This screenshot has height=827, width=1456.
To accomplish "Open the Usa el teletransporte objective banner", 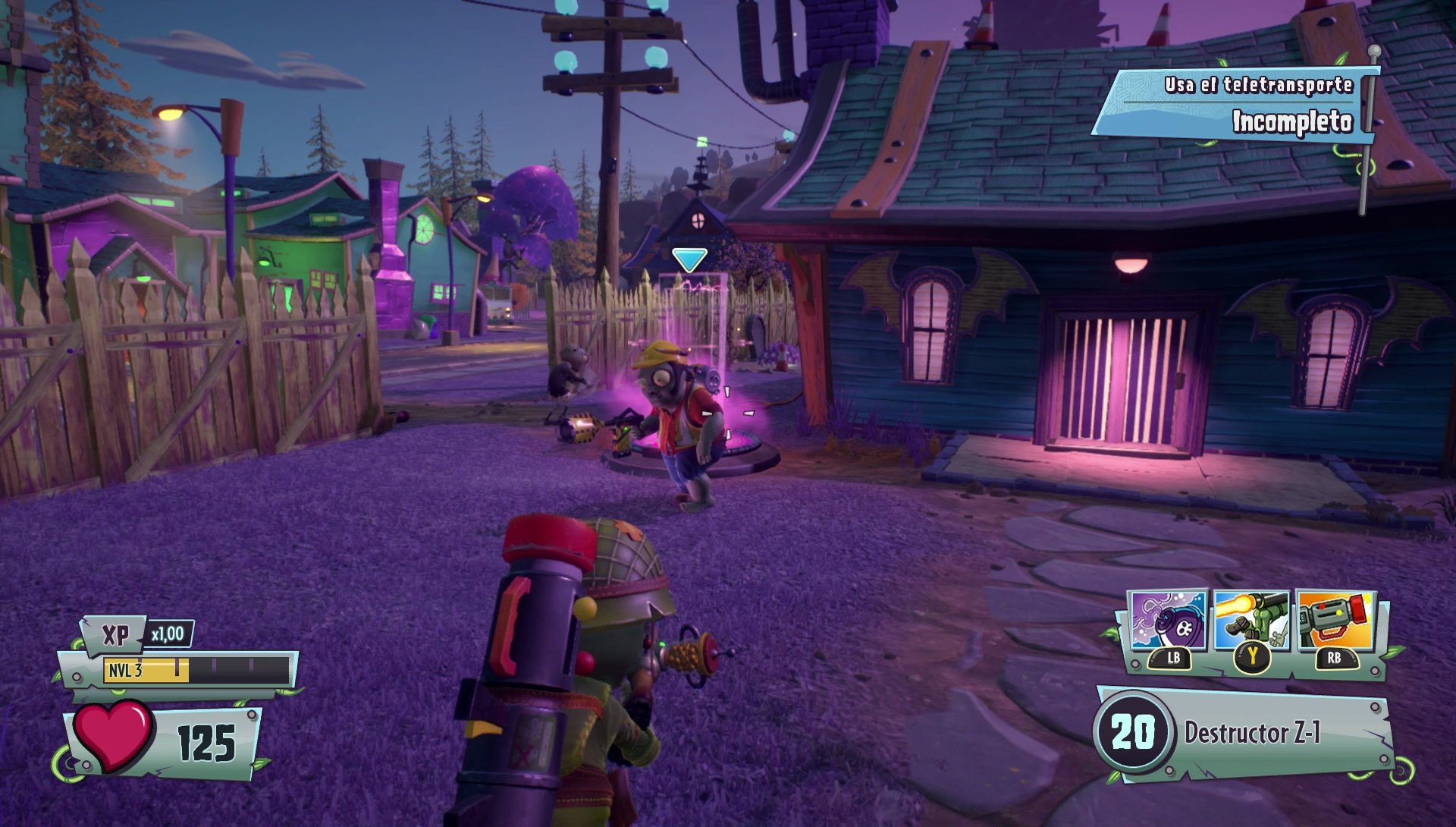I will coord(1259,86).
